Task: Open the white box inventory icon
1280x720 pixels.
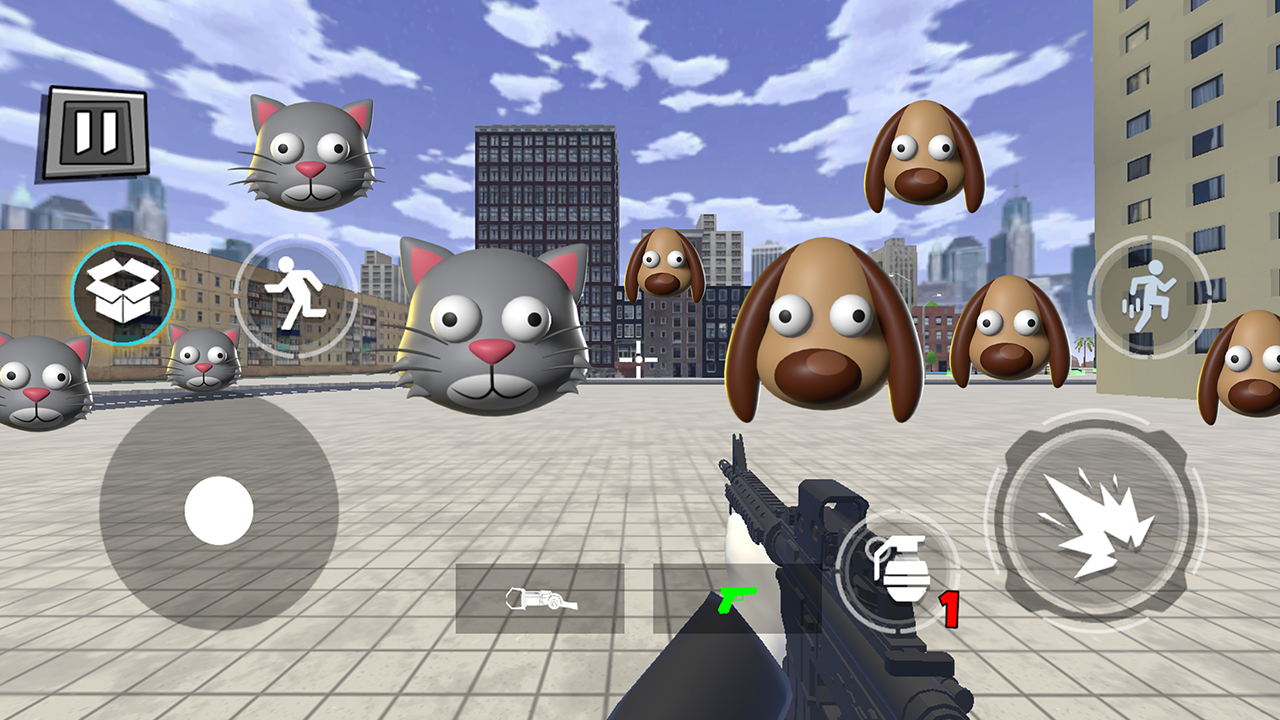Action: pos(123,293)
